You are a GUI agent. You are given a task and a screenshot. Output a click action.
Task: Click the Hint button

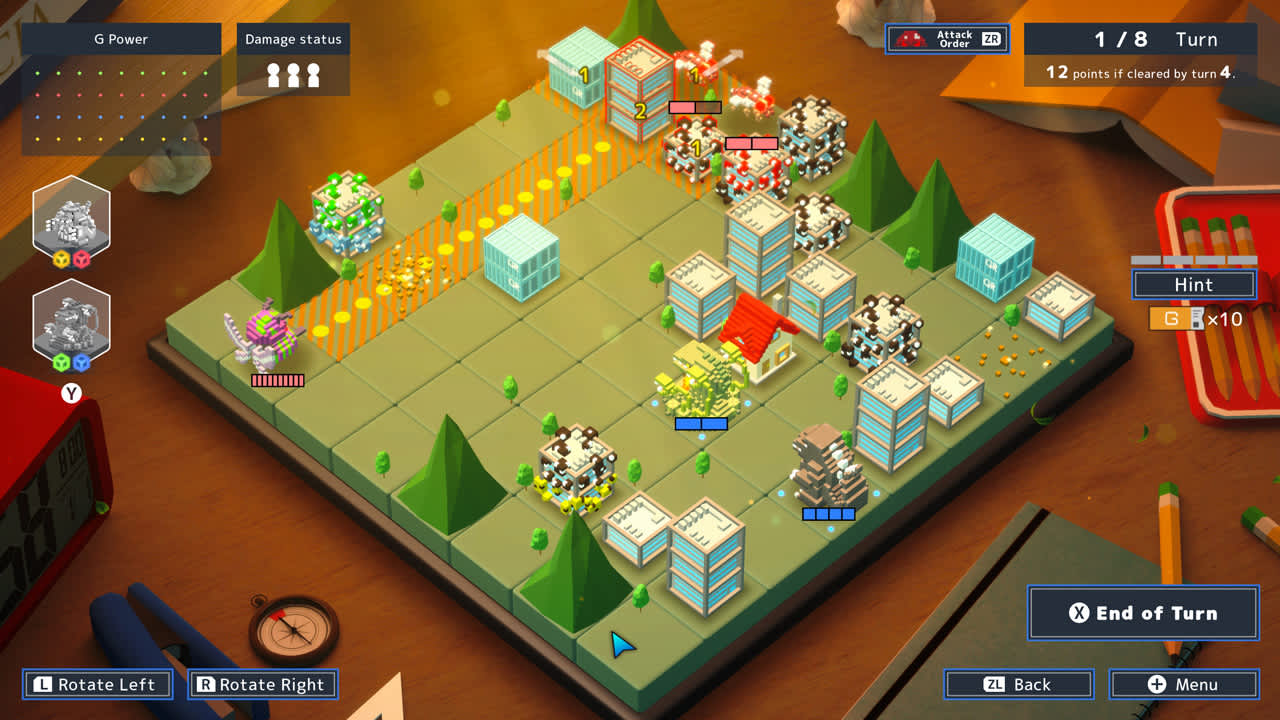click(x=1192, y=284)
